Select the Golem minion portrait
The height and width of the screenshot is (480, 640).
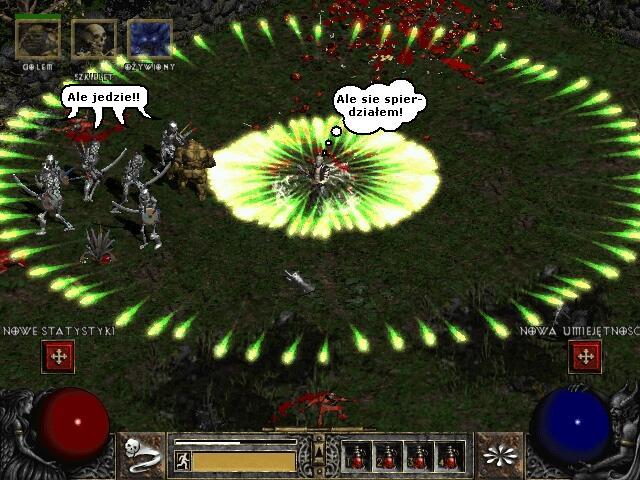click(37, 40)
